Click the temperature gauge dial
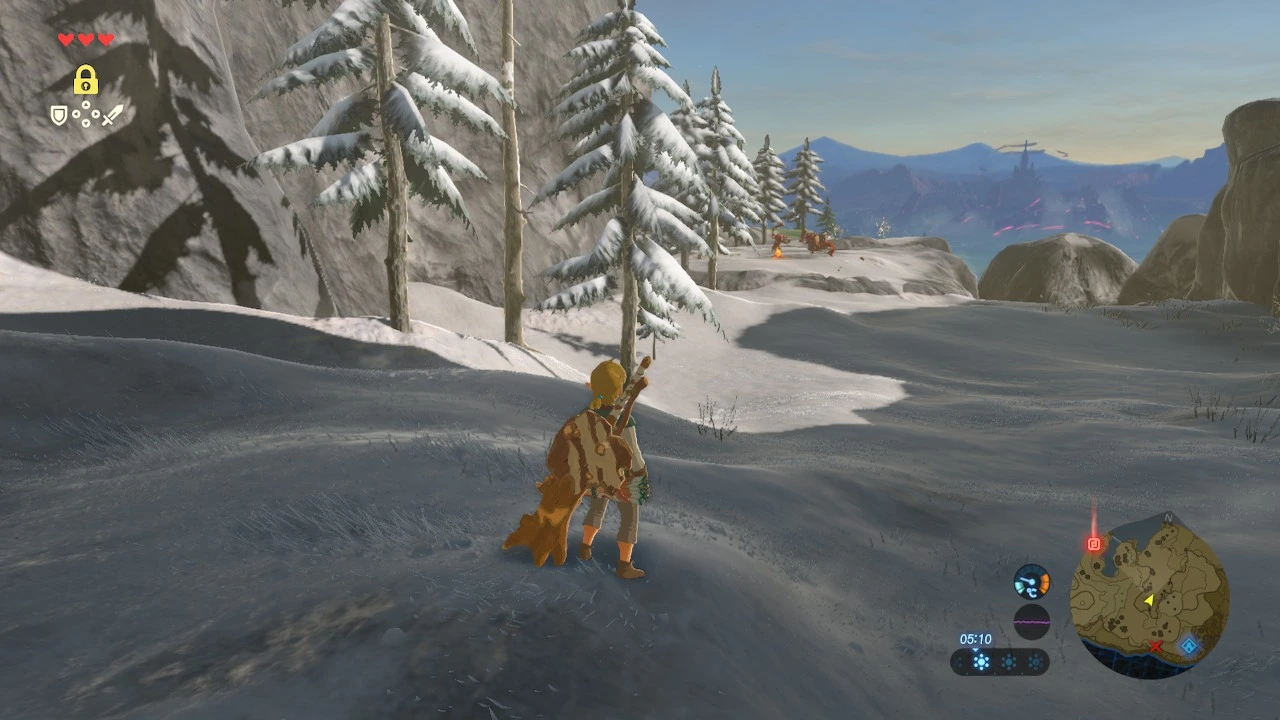1280x720 pixels. 1031,581
